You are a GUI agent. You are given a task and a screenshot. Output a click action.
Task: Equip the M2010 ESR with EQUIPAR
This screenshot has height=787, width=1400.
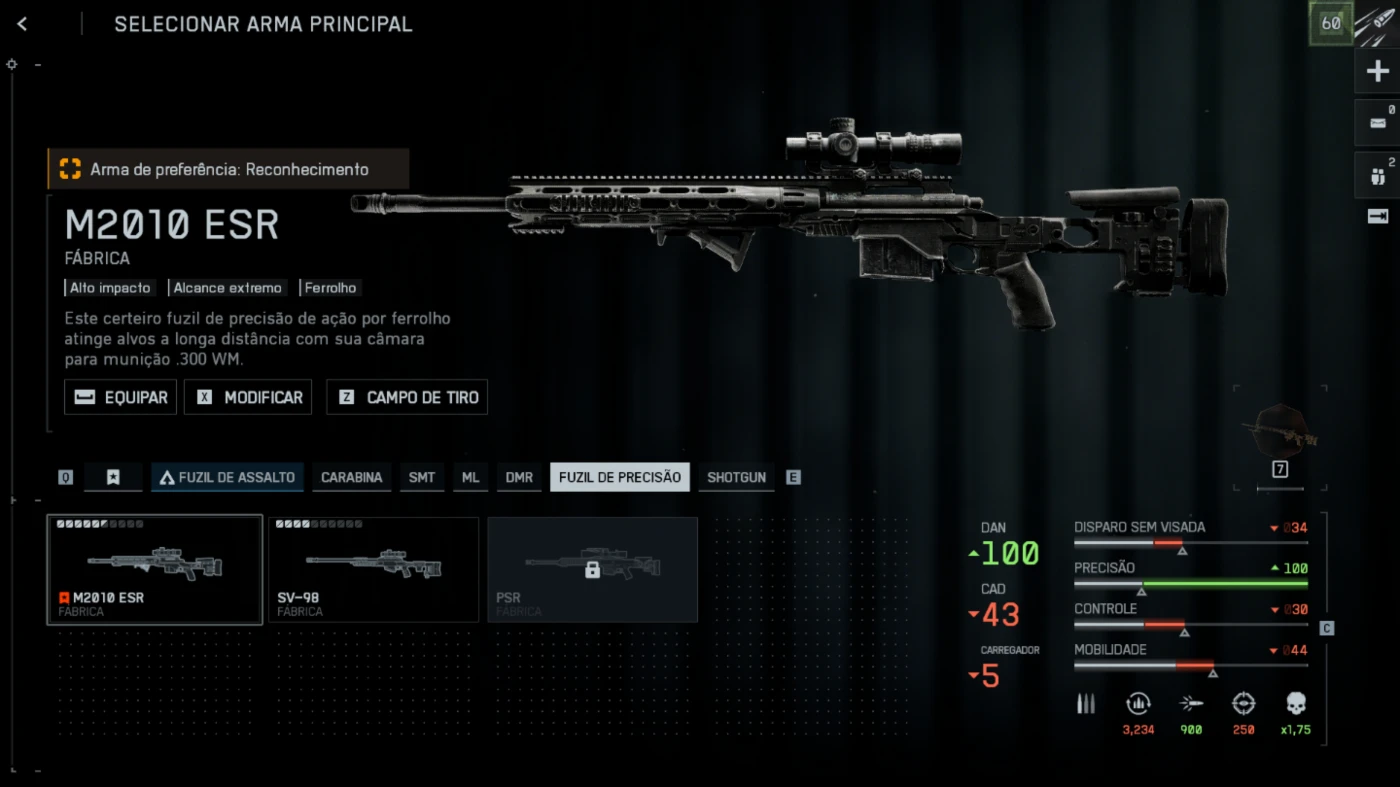point(121,397)
